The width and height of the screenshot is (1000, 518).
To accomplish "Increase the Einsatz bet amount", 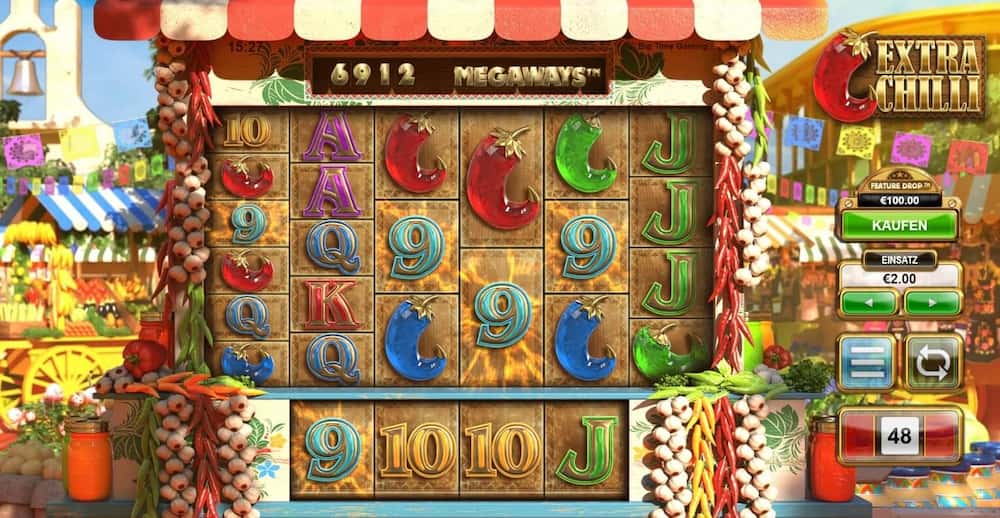I will click(x=930, y=302).
